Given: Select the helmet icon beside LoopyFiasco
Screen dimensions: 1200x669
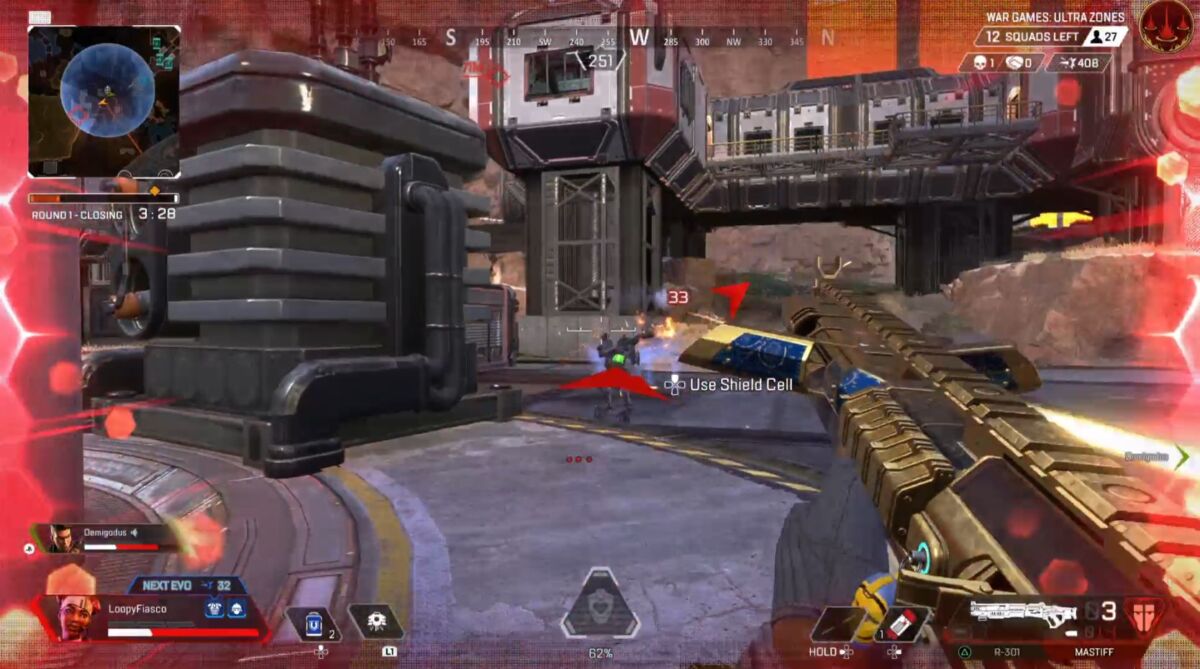Looking at the screenshot, I should [x=236, y=609].
